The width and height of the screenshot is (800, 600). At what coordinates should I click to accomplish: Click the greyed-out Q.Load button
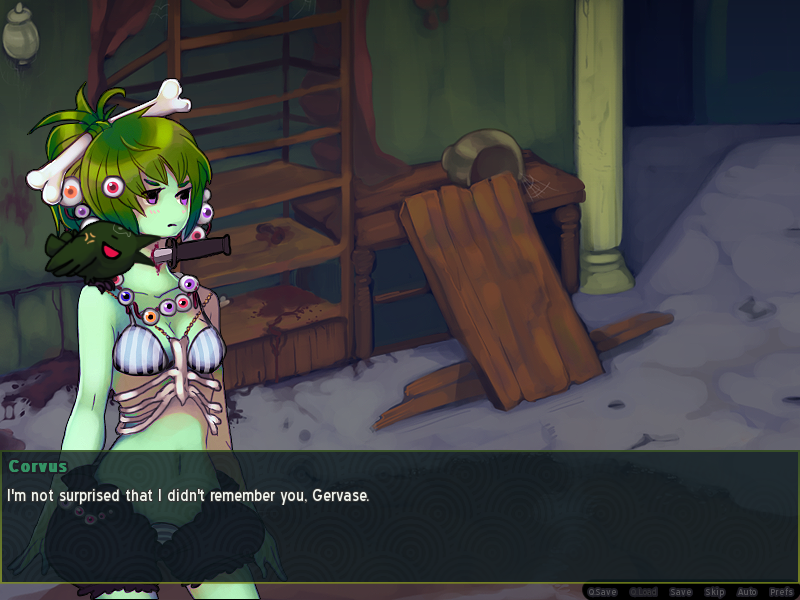pyautogui.click(x=643, y=592)
